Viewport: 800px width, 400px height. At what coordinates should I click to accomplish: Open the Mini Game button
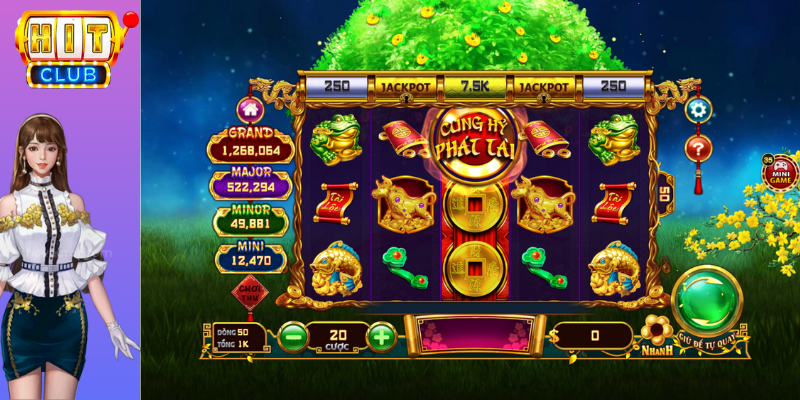pos(778,173)
